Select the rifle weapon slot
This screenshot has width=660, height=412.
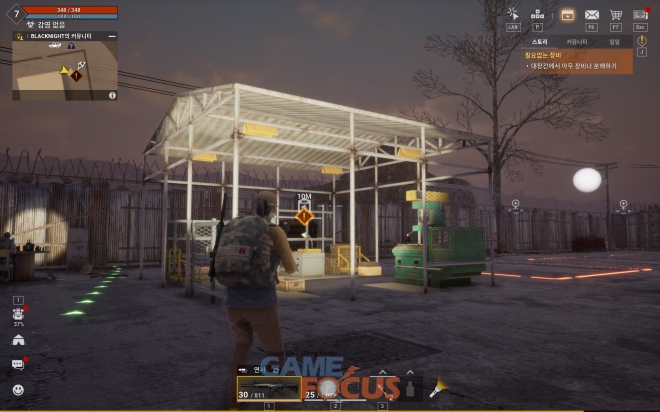268,388
